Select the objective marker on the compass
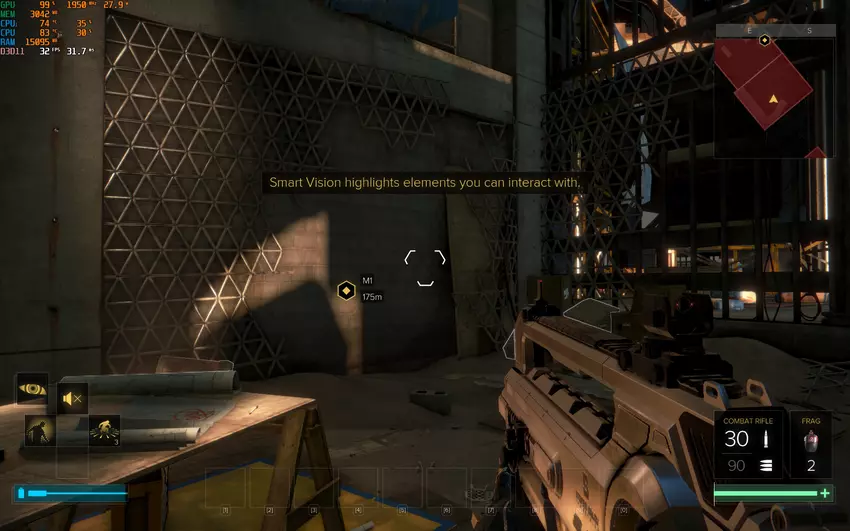 coord(765,40)
